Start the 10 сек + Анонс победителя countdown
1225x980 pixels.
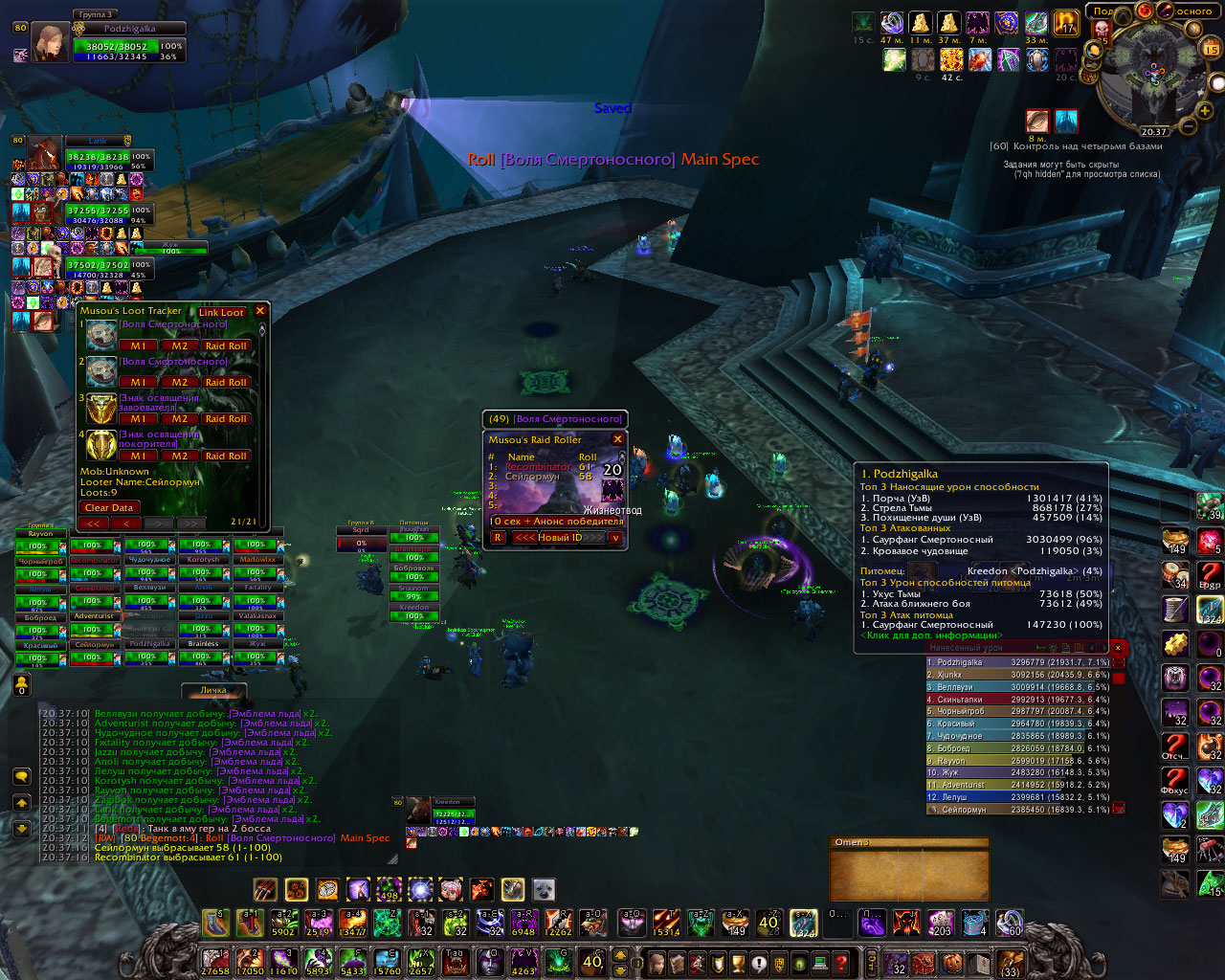coord(556,522)
